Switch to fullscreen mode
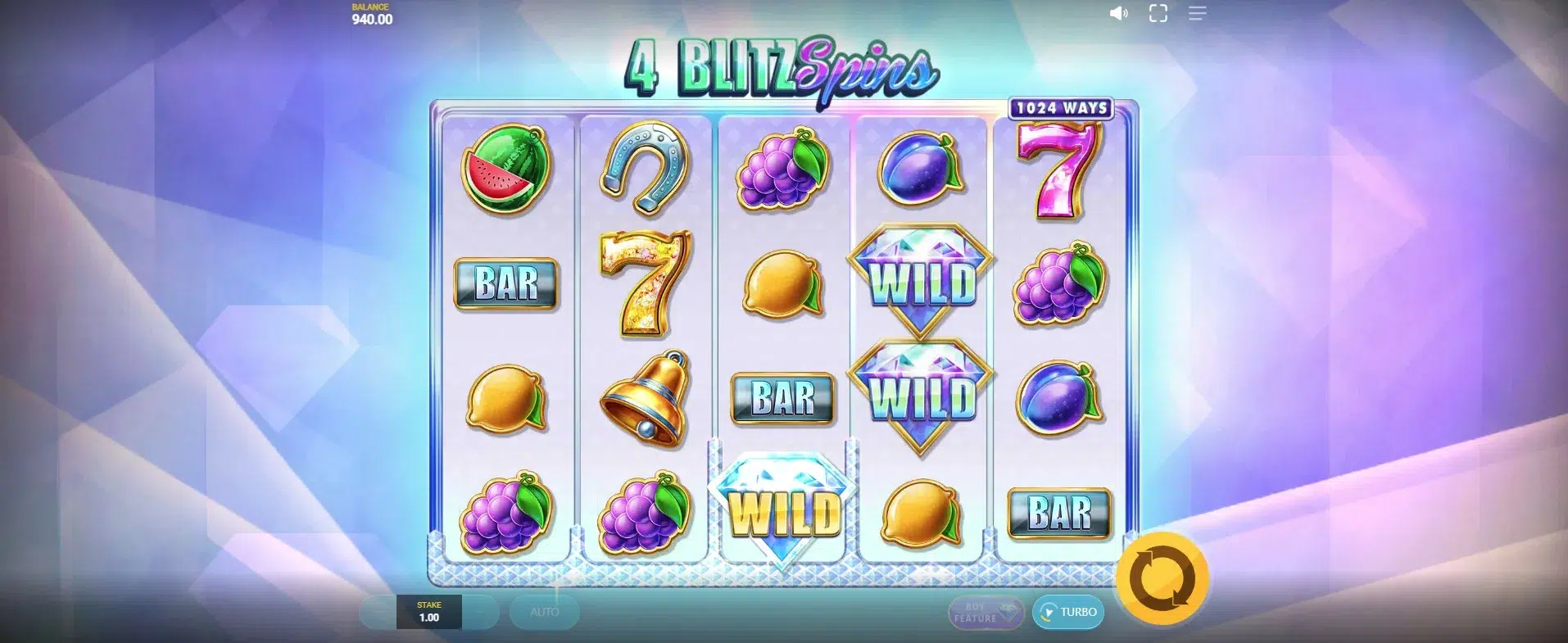Viewport: 1568px width, 643px height. [1158, 14]
